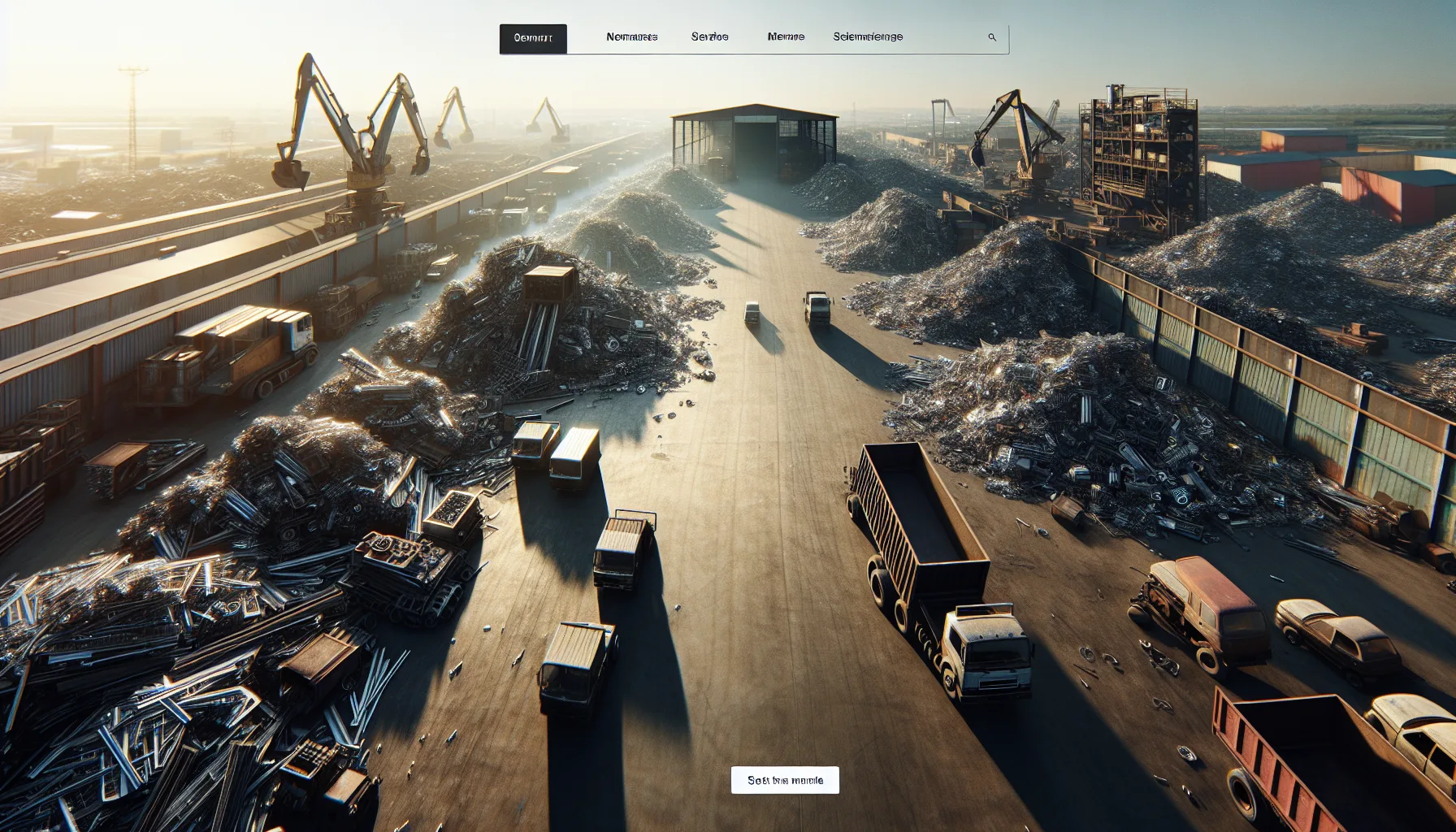Select the dark highlighted first navigation tab
The height and width of the screenshot is (832, 1456).
point(533,38)
